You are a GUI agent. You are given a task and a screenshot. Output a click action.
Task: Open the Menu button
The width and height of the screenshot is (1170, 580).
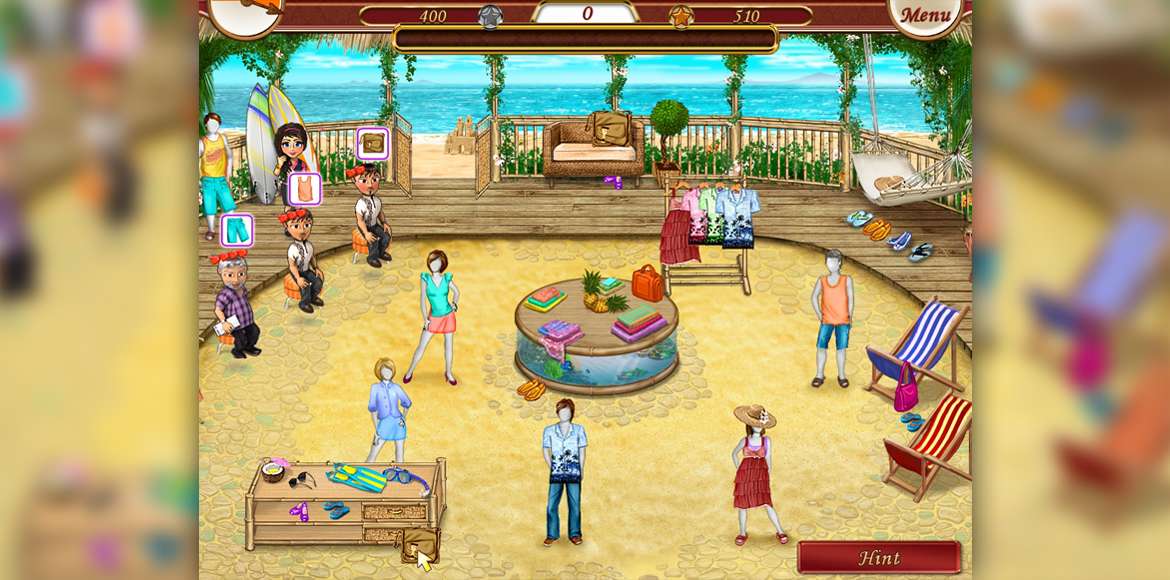[x=925, y=15]
